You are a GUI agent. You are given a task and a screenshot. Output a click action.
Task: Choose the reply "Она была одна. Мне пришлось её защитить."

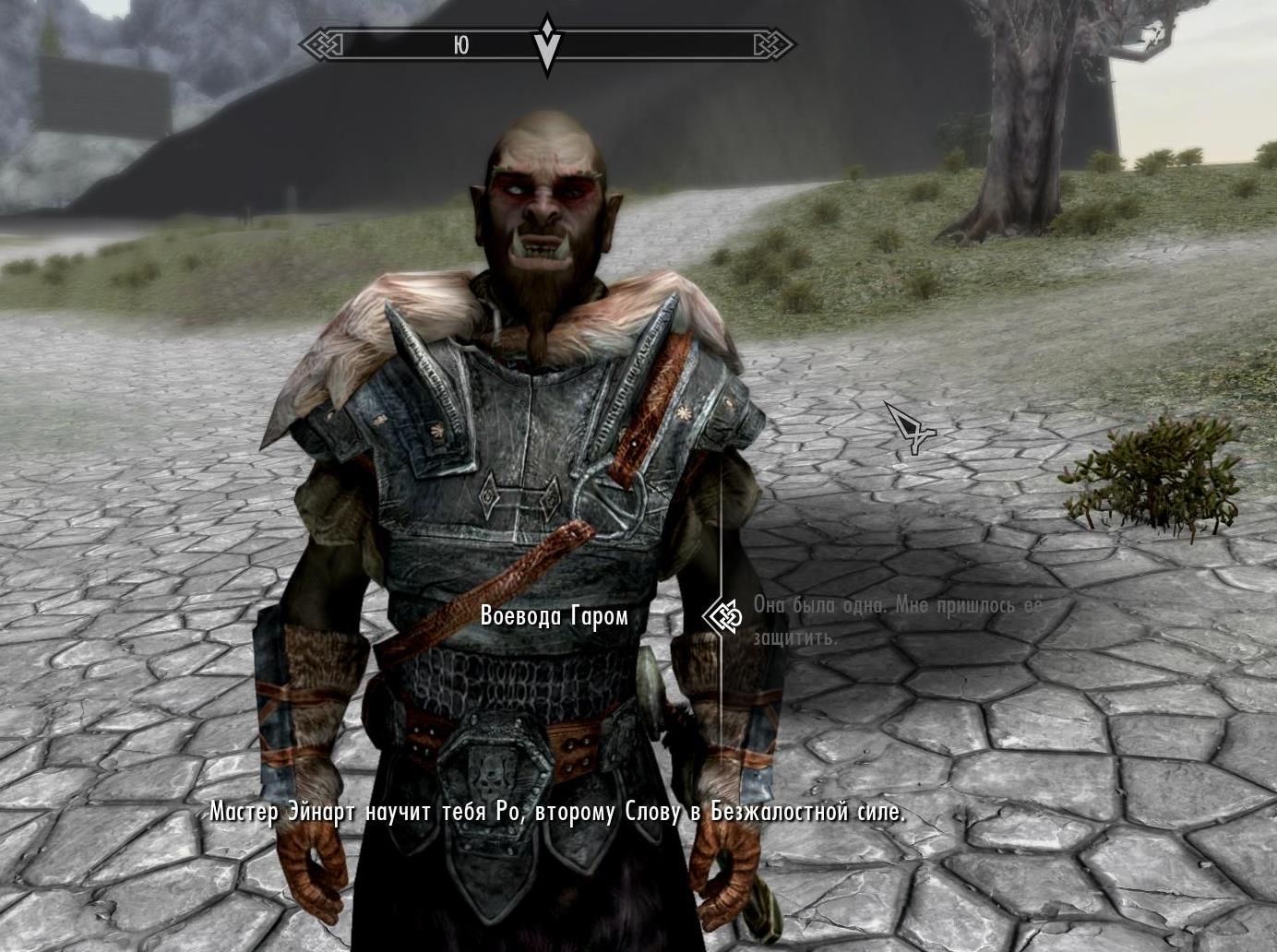pos(897,620)
